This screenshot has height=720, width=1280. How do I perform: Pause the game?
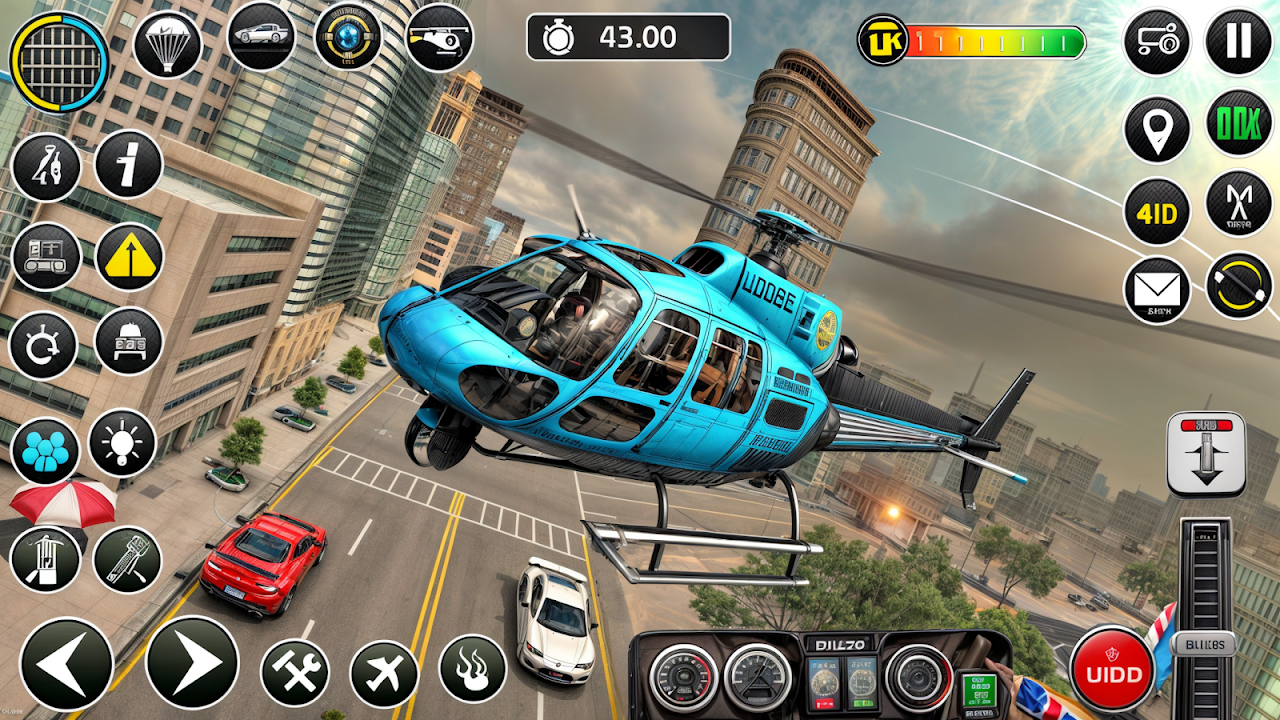[1238, 42]
